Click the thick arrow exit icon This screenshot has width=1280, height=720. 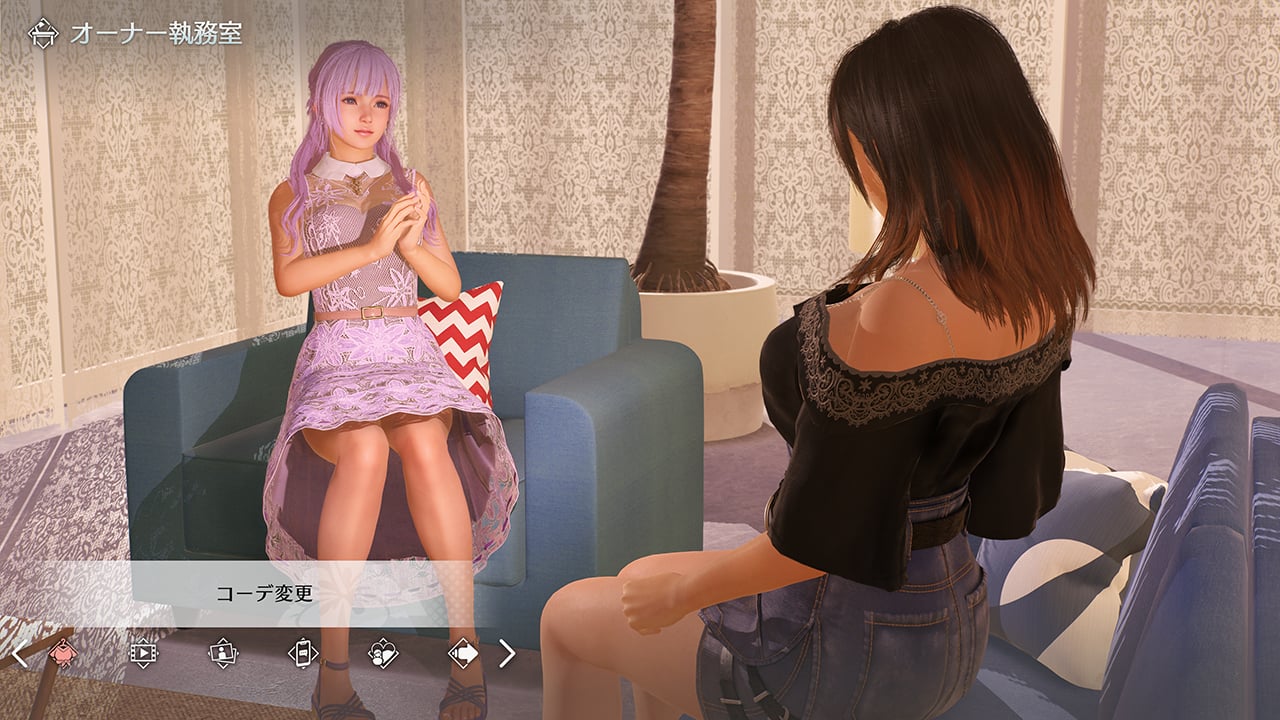[x=463, y=653]
